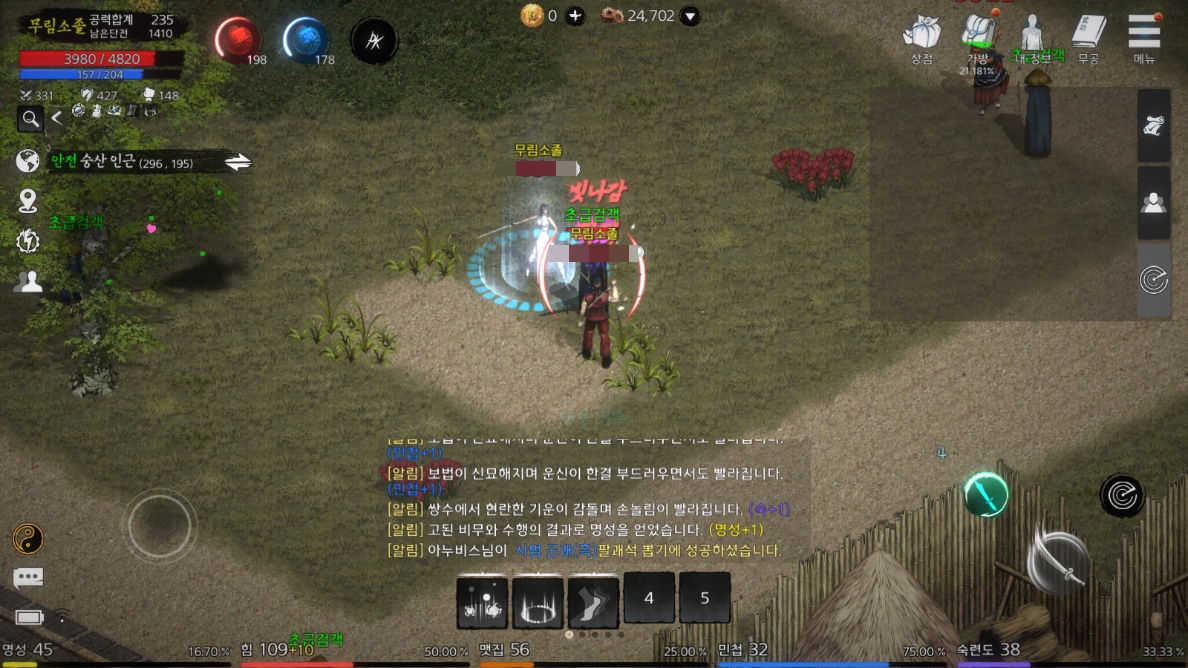Use the blue mana potion
1188x668 pixels.
tap(305, 40)
